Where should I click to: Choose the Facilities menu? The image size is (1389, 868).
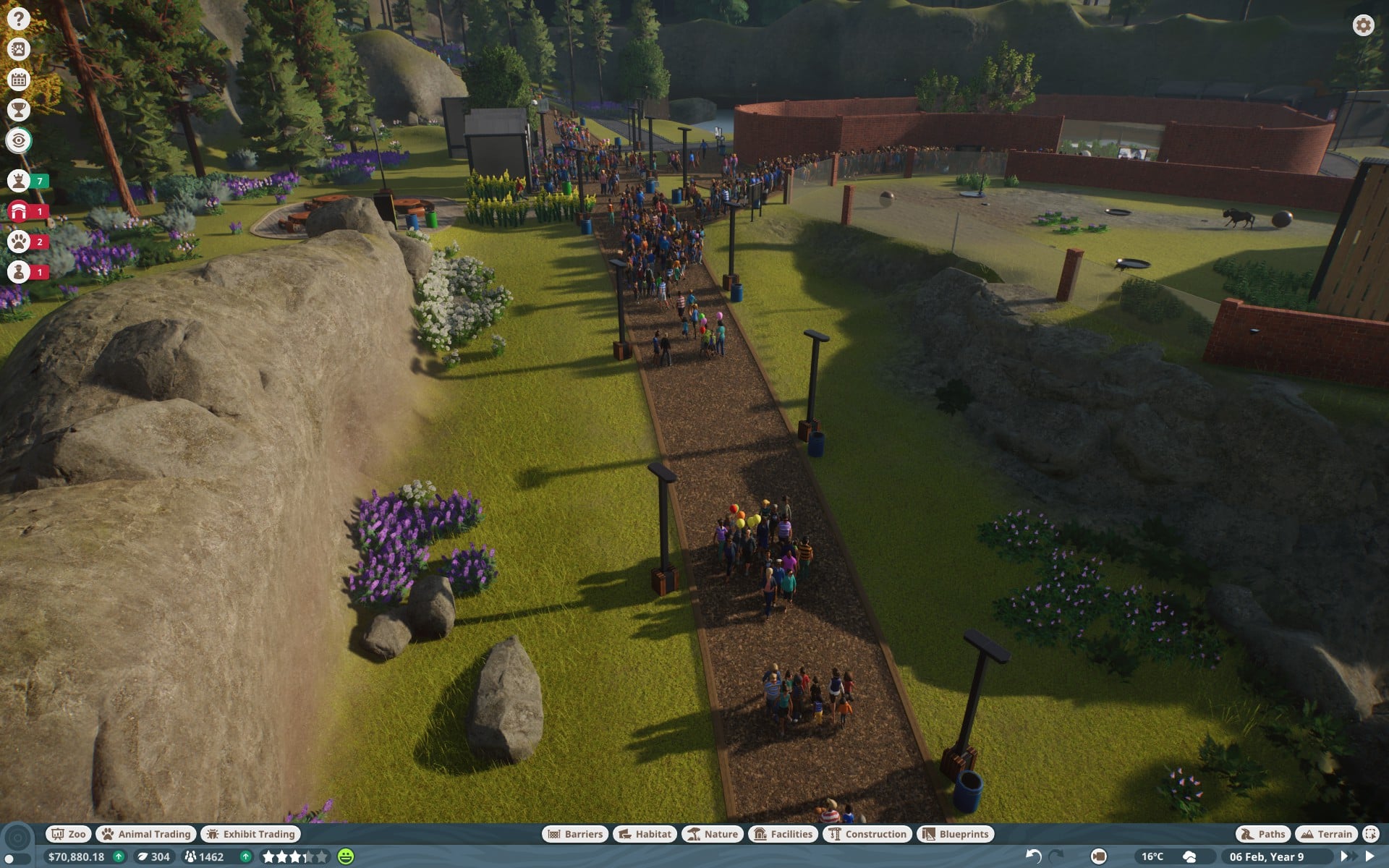click(x=783, y=834)
